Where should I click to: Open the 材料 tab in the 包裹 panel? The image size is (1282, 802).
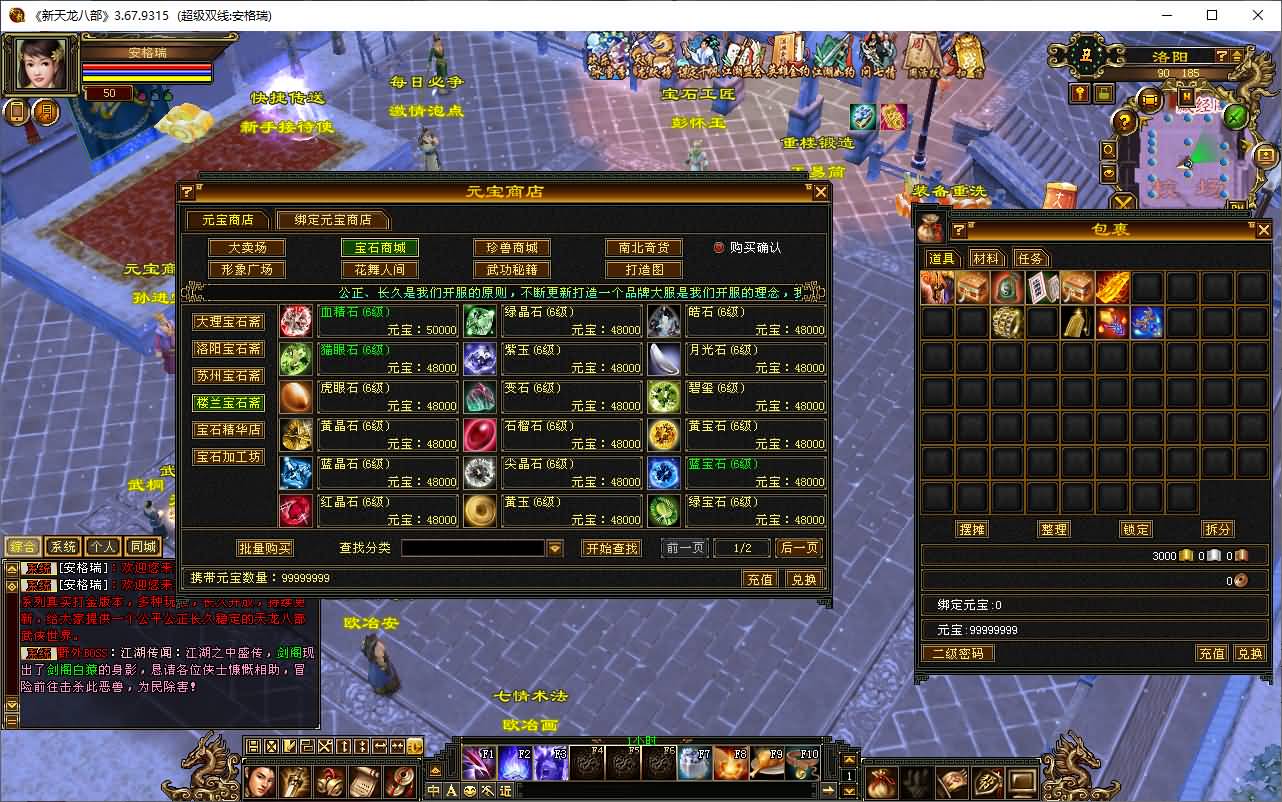pyautogui.click(x=985, y=257)
